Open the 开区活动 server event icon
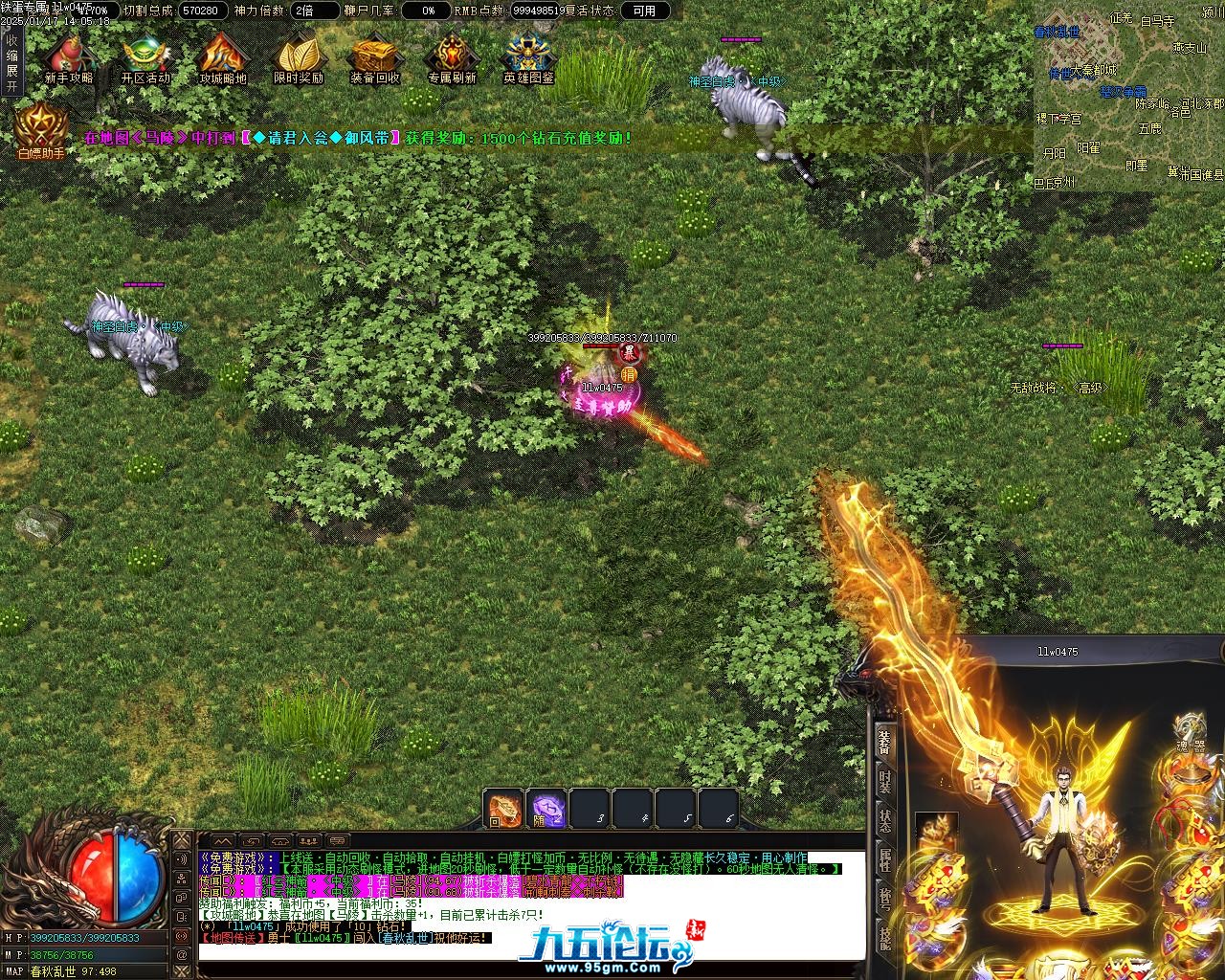 [x=145, y=57]
